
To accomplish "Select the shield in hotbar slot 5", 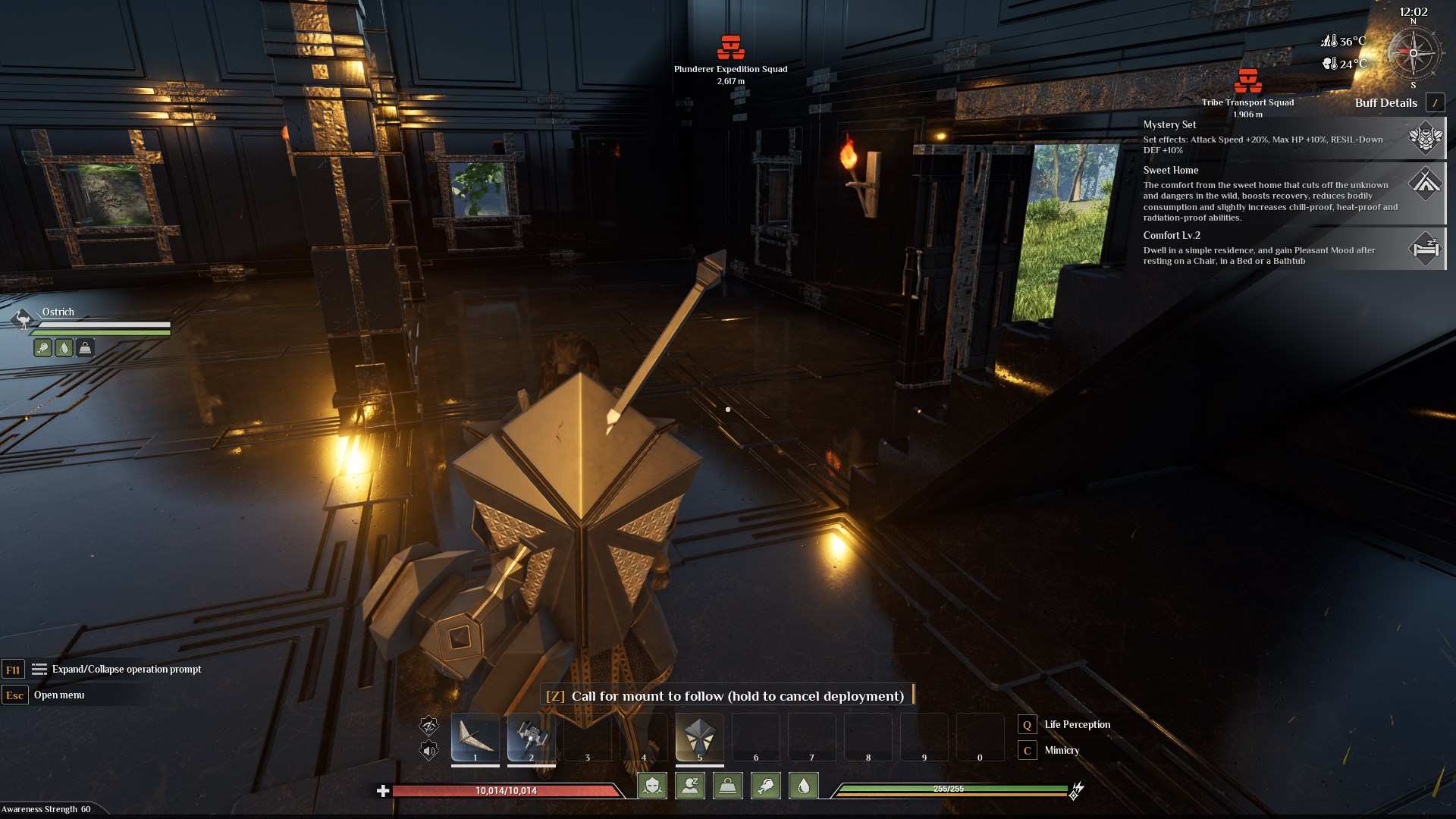I will tap(699, 737).
